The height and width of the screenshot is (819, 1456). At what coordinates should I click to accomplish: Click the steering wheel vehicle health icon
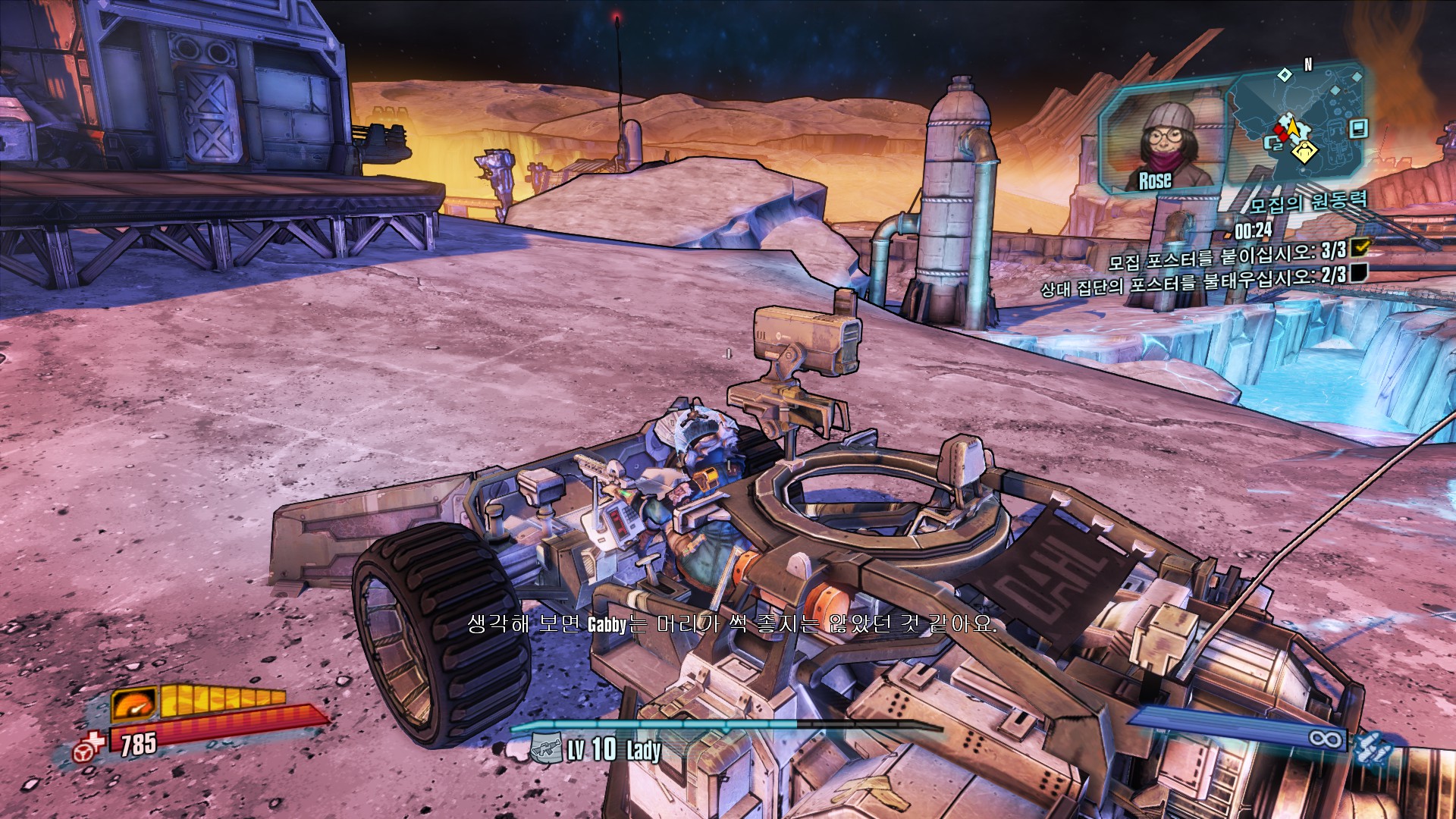coord(89,746)
